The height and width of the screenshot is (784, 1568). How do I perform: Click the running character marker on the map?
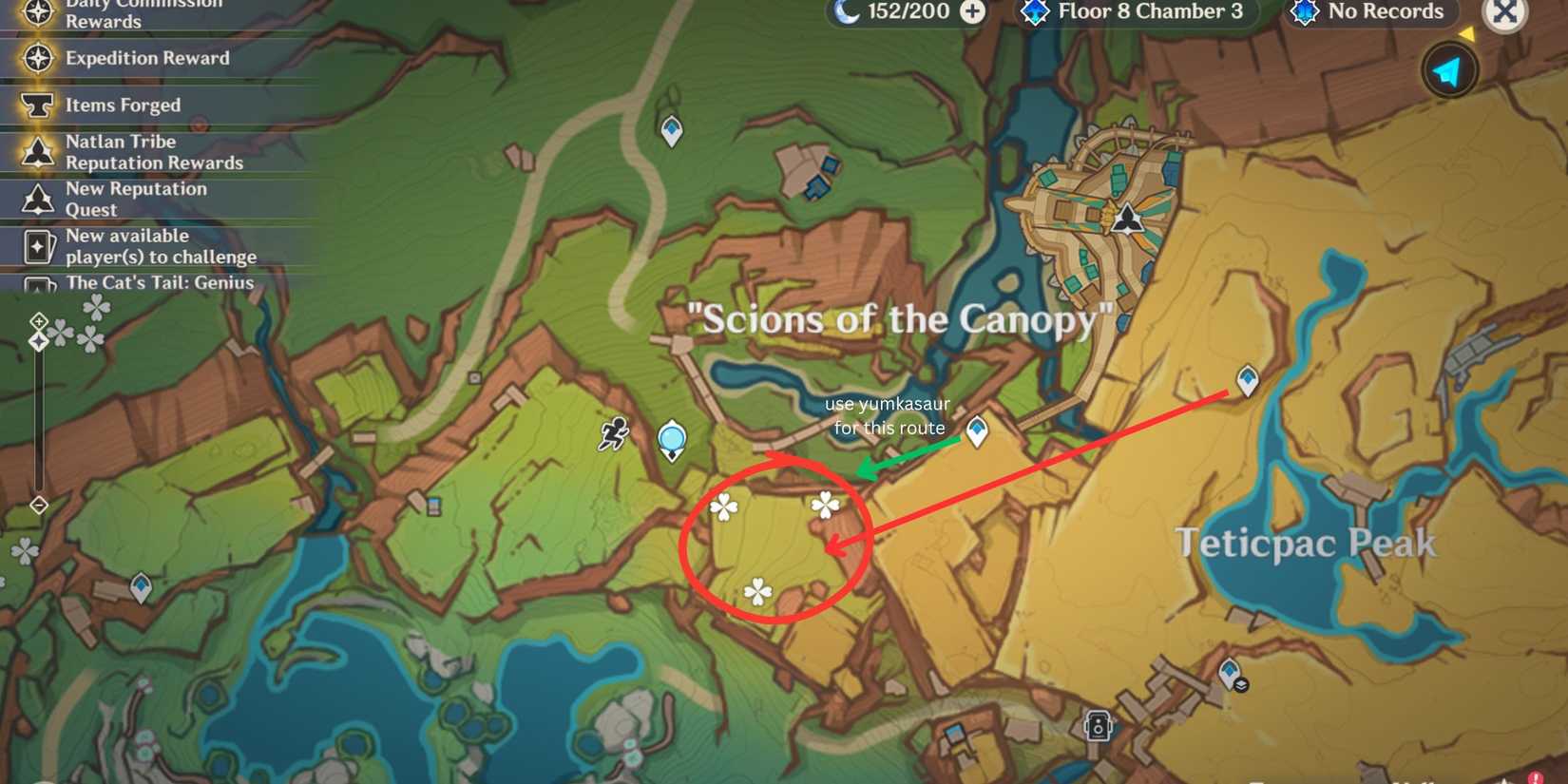click(x=614, y=433)
